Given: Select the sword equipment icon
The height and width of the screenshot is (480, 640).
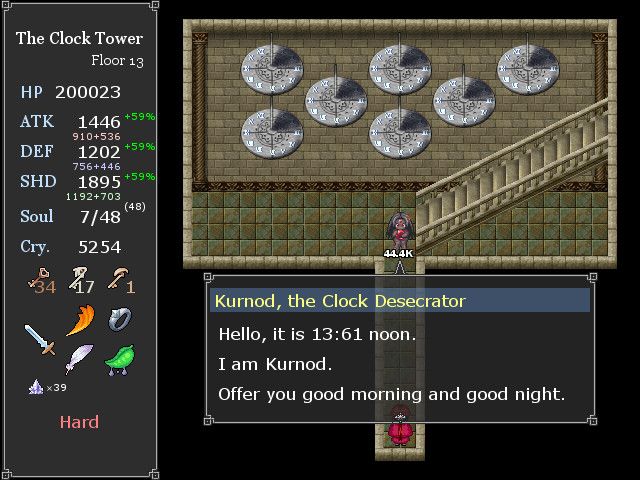Looking at the screenshot, I should [40, 339].
